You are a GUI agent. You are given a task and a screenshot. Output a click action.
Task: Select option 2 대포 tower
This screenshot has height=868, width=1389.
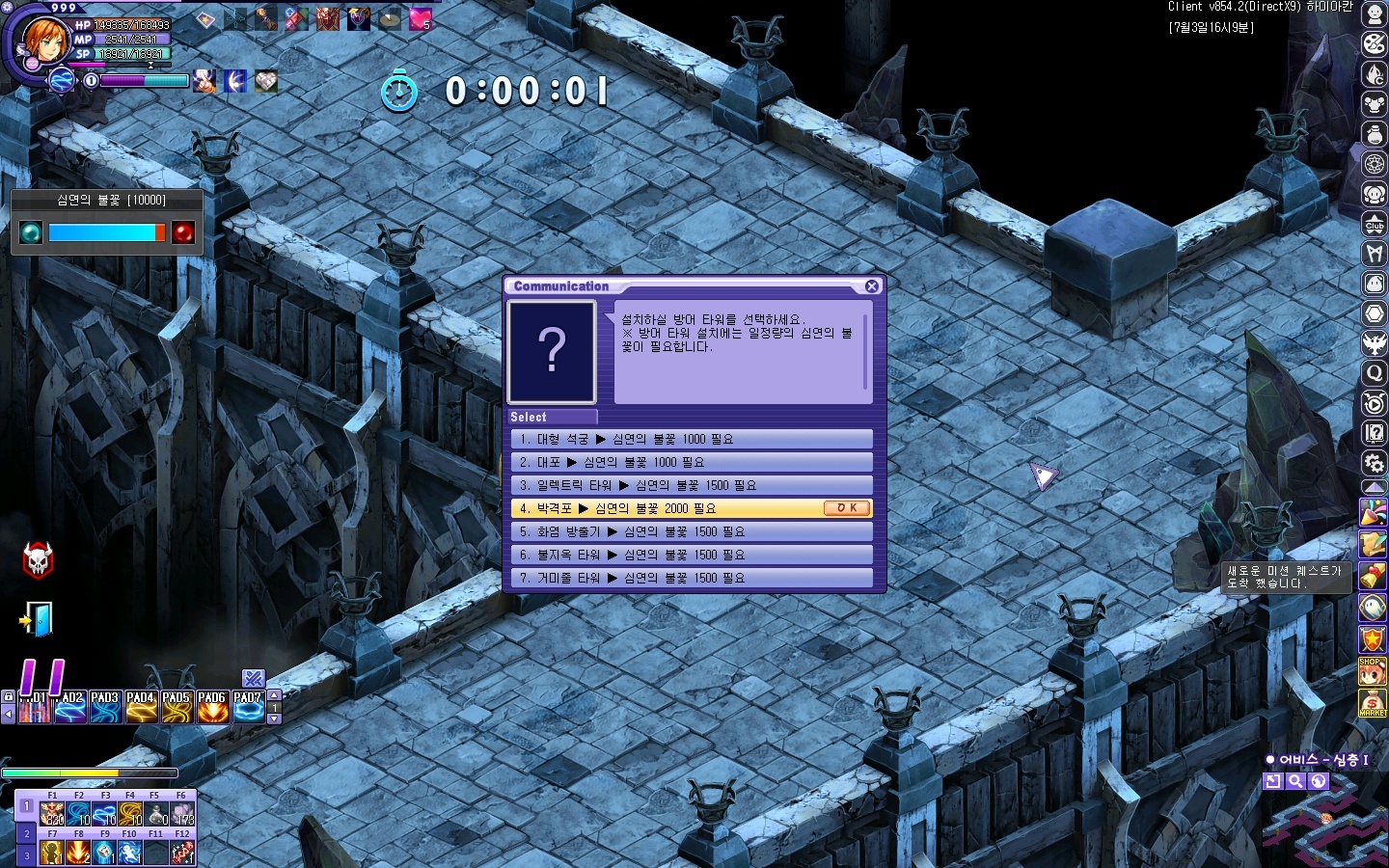click(x=691, y=462)
